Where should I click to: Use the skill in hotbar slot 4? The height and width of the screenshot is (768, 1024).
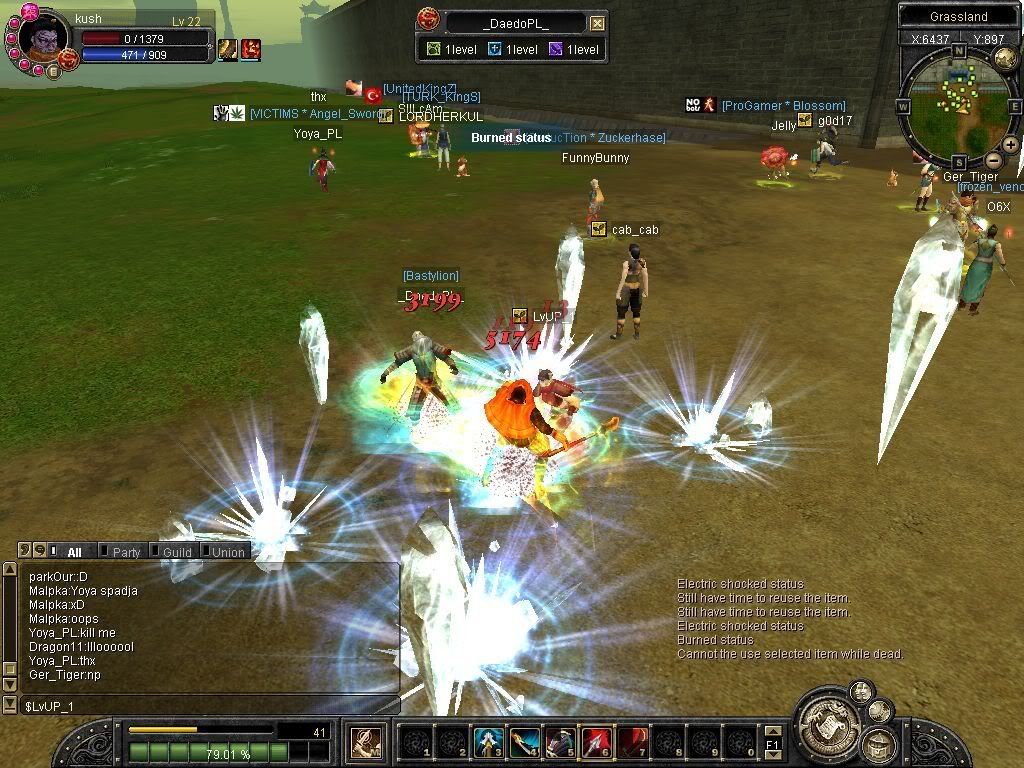[x=525, y=743]
